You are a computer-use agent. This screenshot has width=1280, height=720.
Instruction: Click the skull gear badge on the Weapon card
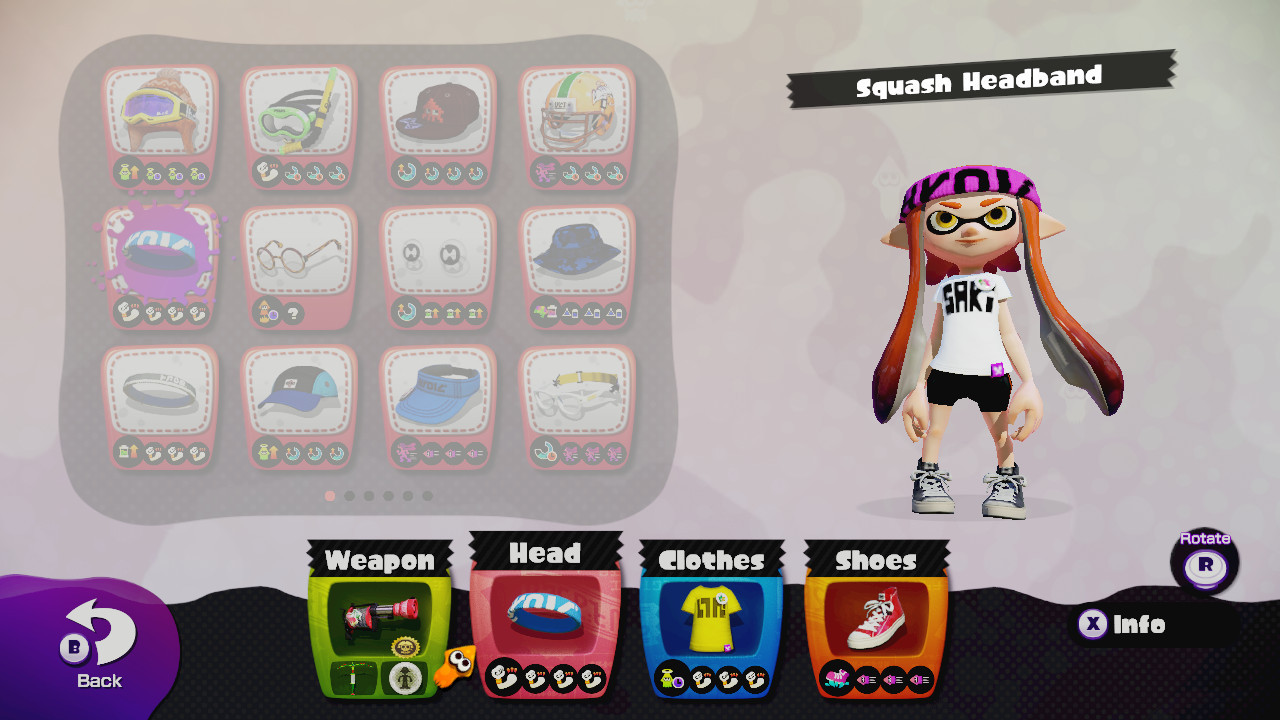[x=405, y=646]
